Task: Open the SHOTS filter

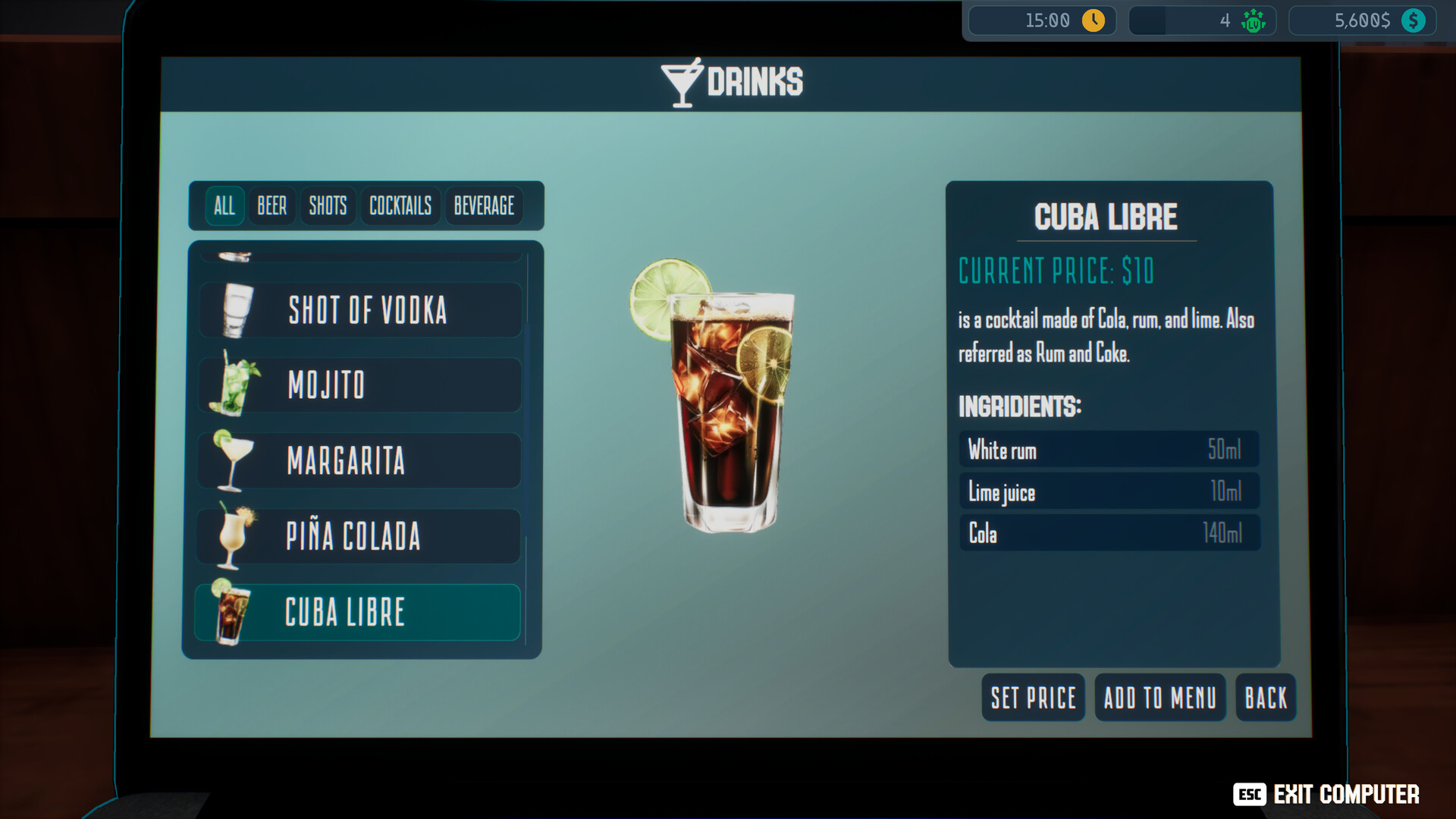Action: [327, 206]
